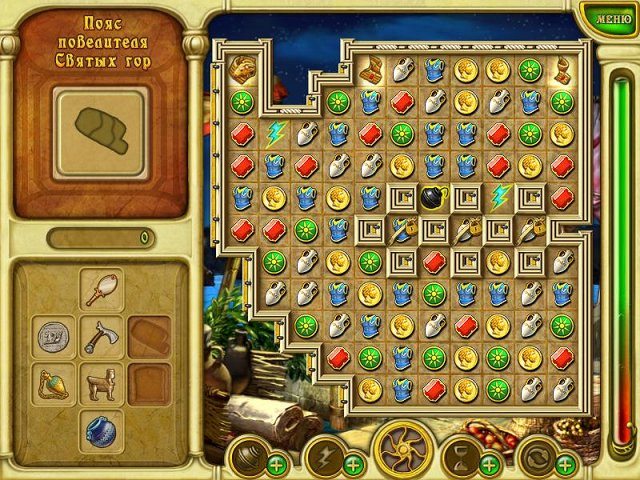Use the lightning bolt power-up button
This screenshot has width=640, height=480.
click(x=325, y=456)
